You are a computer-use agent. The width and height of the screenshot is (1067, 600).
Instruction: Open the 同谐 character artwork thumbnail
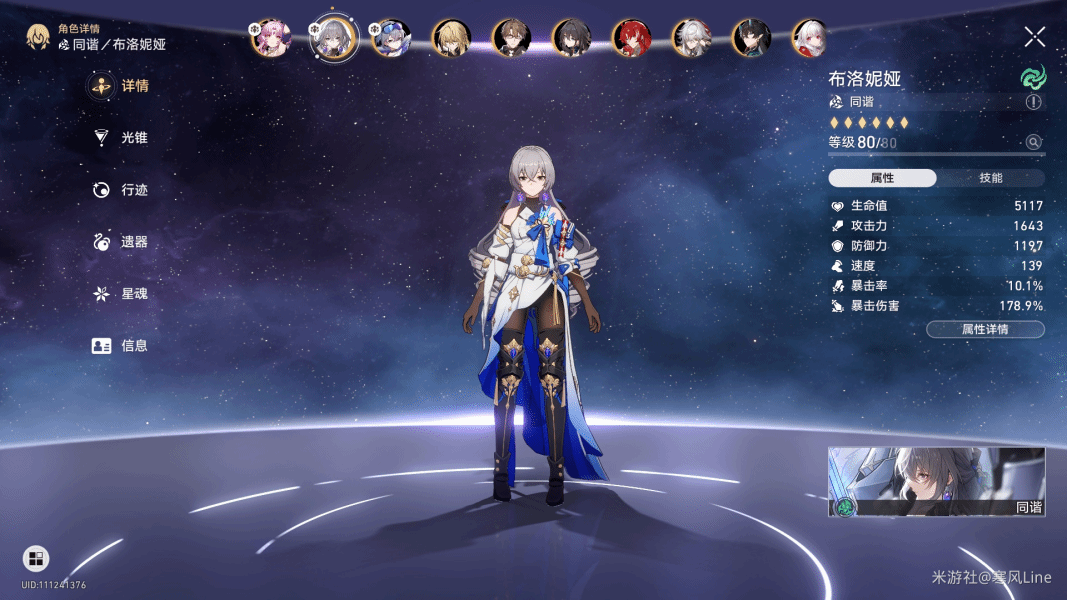click(x=936, y=481)
